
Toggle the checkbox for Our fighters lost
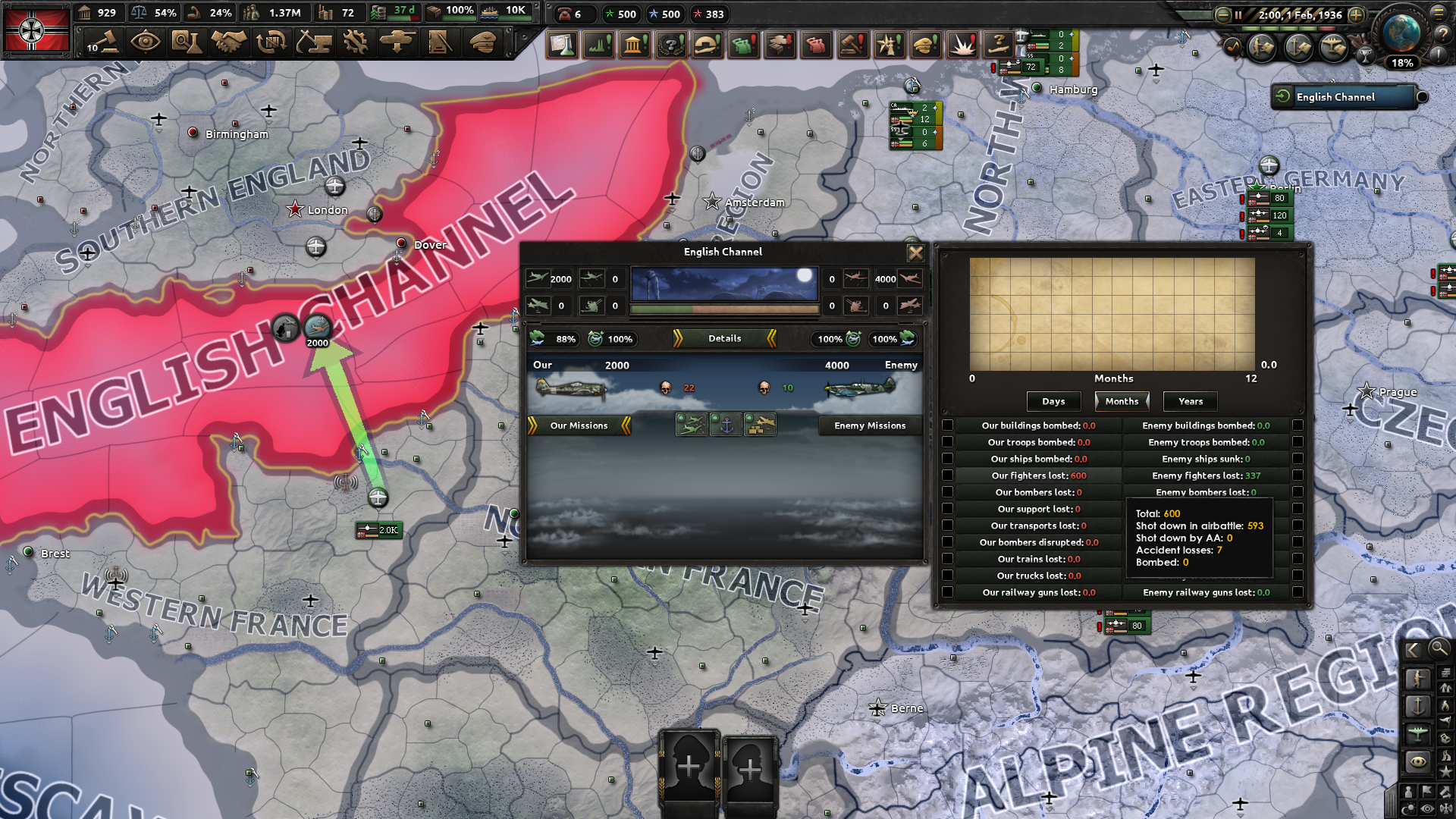947,475
